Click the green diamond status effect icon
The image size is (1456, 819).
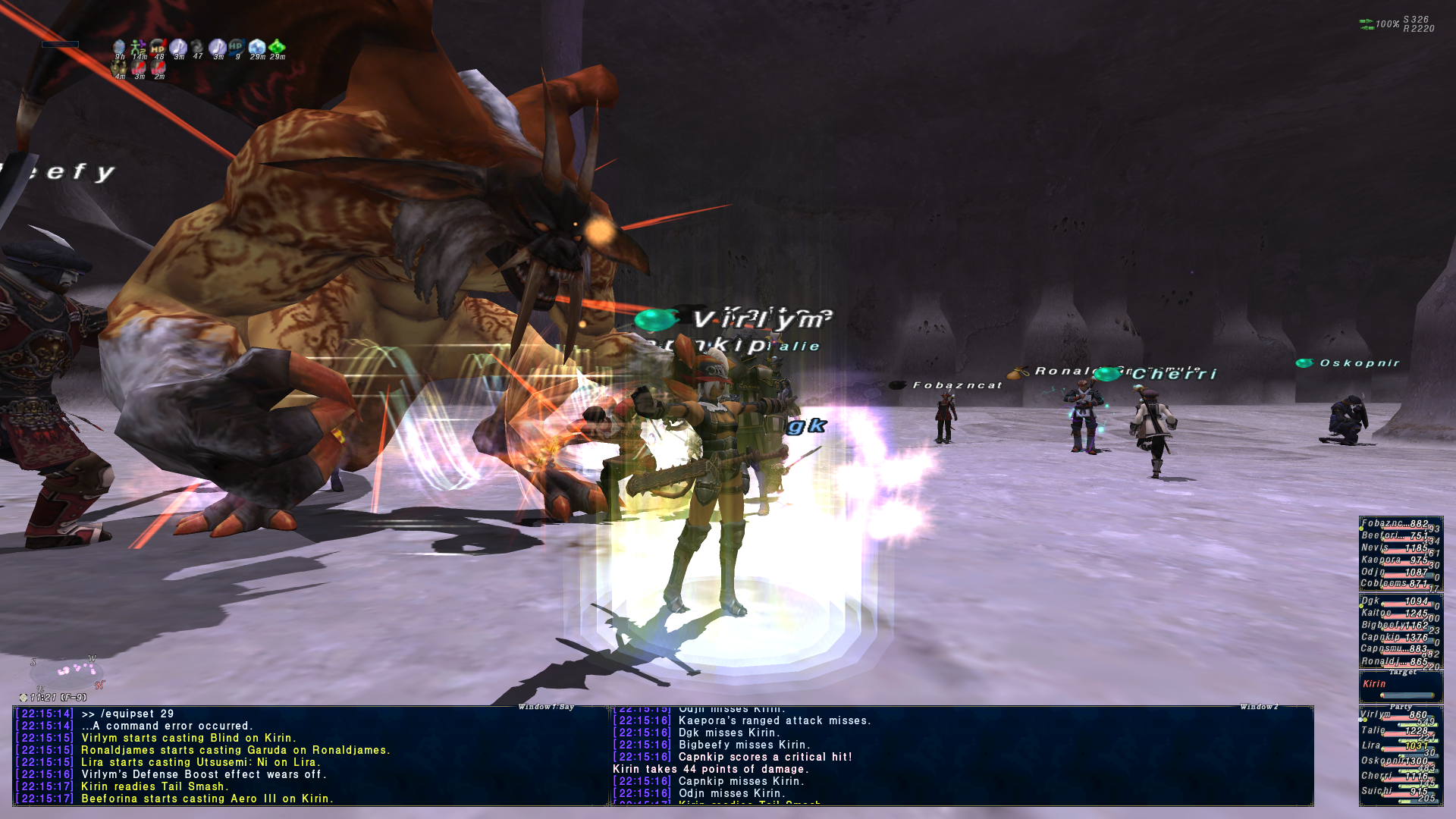tap(277, 48)
